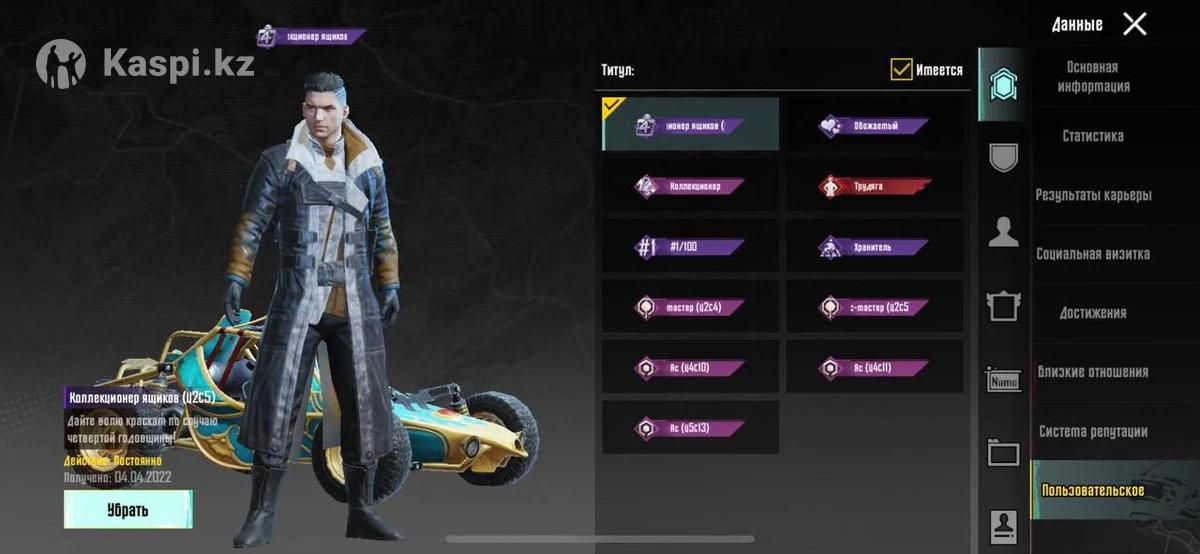
Task: Choose the Трудяга title
Action: click(x=874, y=186)
